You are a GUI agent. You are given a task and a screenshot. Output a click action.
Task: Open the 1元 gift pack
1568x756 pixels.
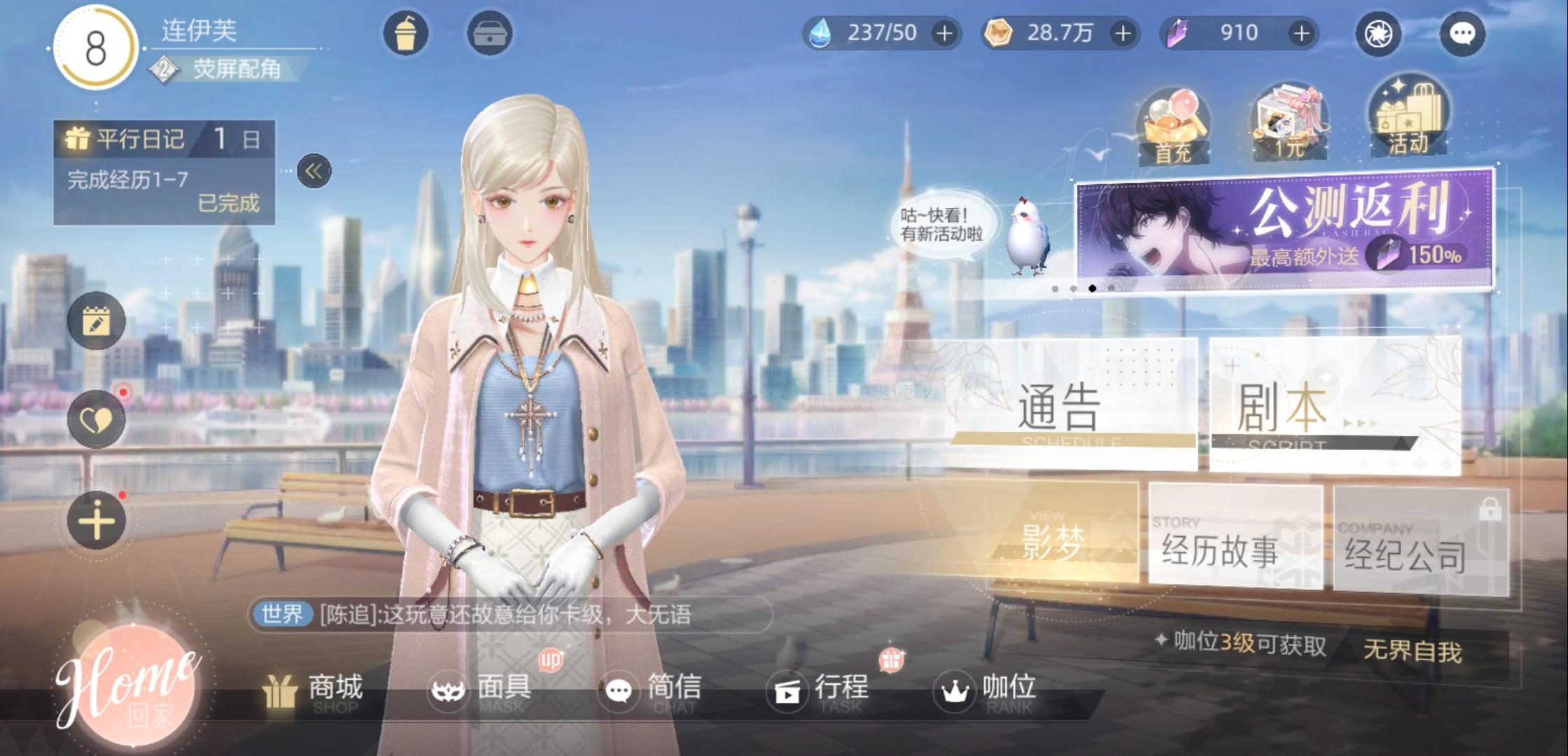(1288, 122)
